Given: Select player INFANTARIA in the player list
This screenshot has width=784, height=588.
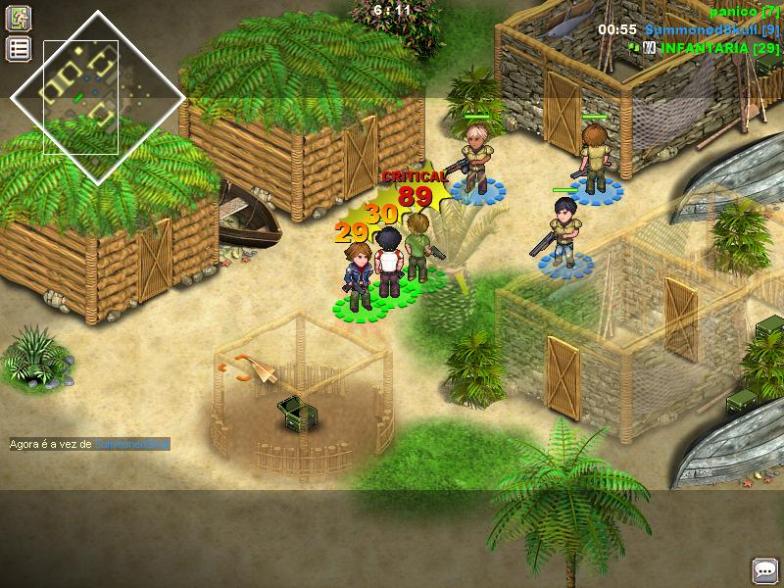Looking at the screenshot, I should coord(719,48).
